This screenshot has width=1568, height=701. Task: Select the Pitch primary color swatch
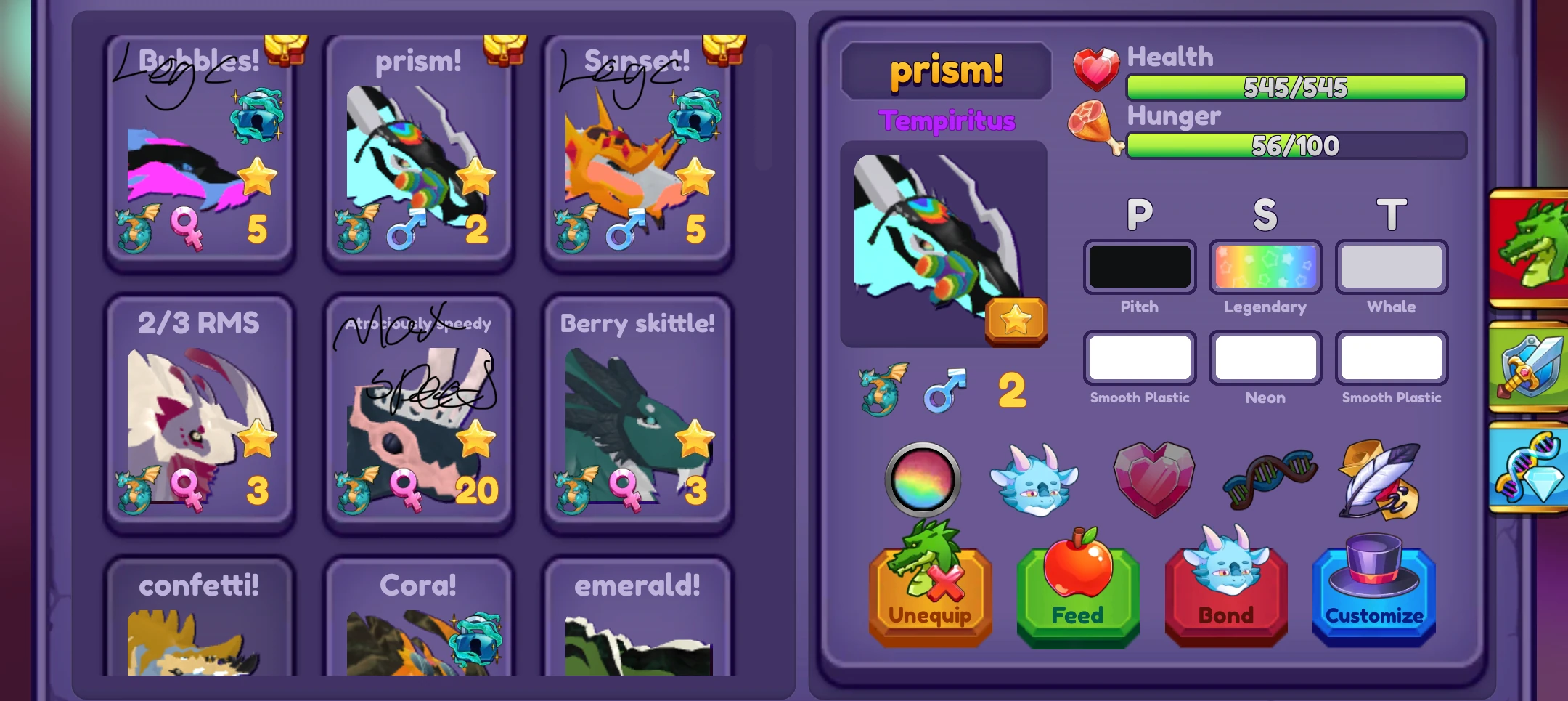(1139, 267)
